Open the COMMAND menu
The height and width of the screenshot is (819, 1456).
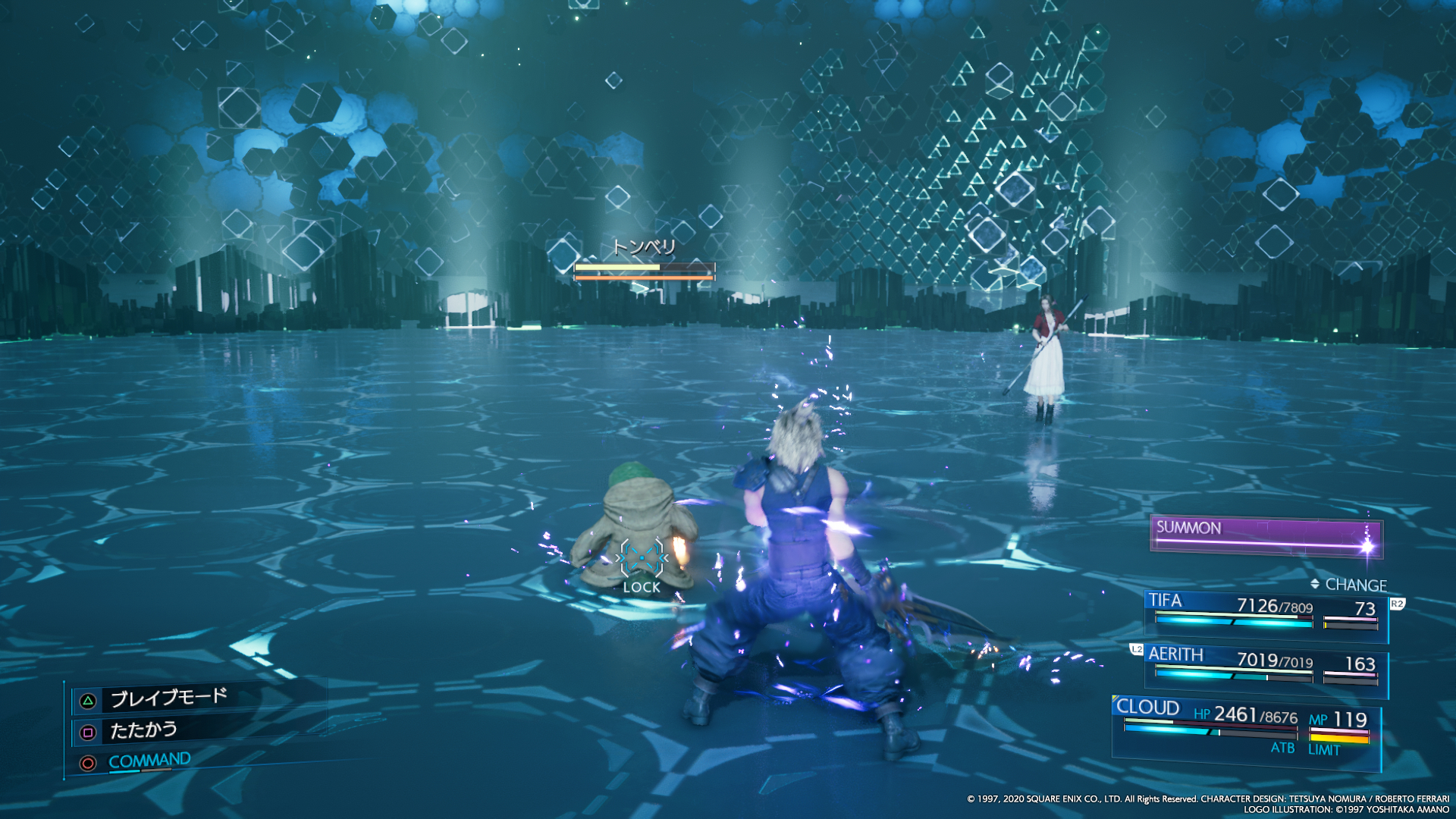(x=149, y=761)
